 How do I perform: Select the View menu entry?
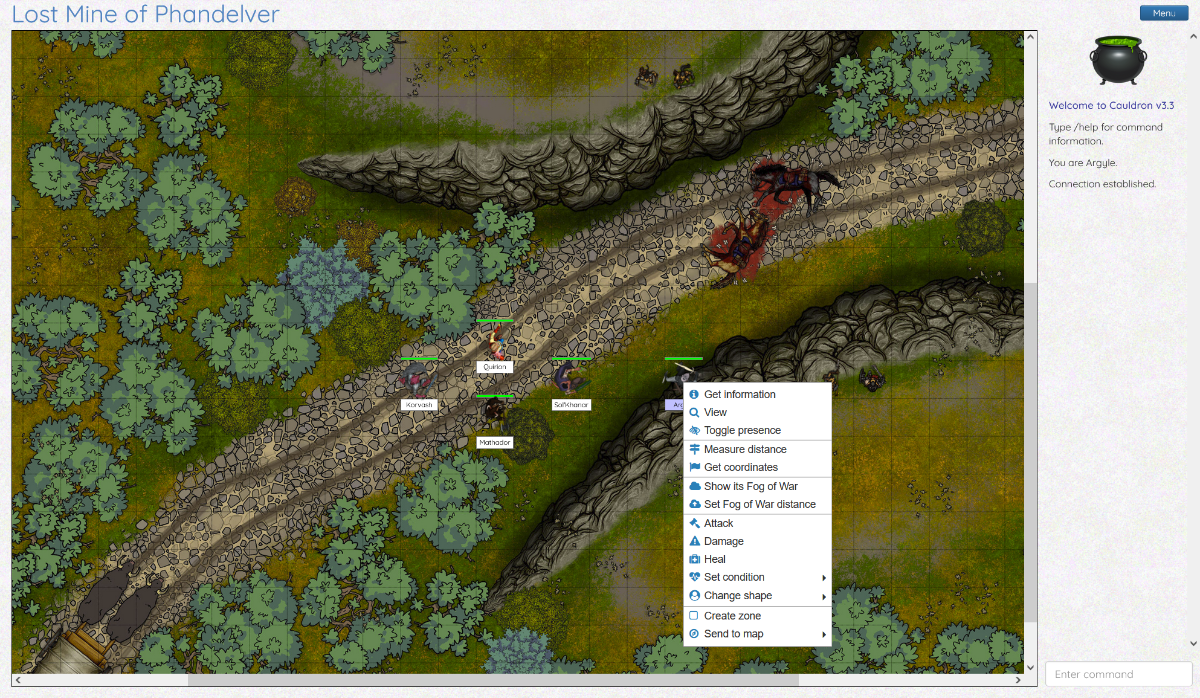pos(715,412)
